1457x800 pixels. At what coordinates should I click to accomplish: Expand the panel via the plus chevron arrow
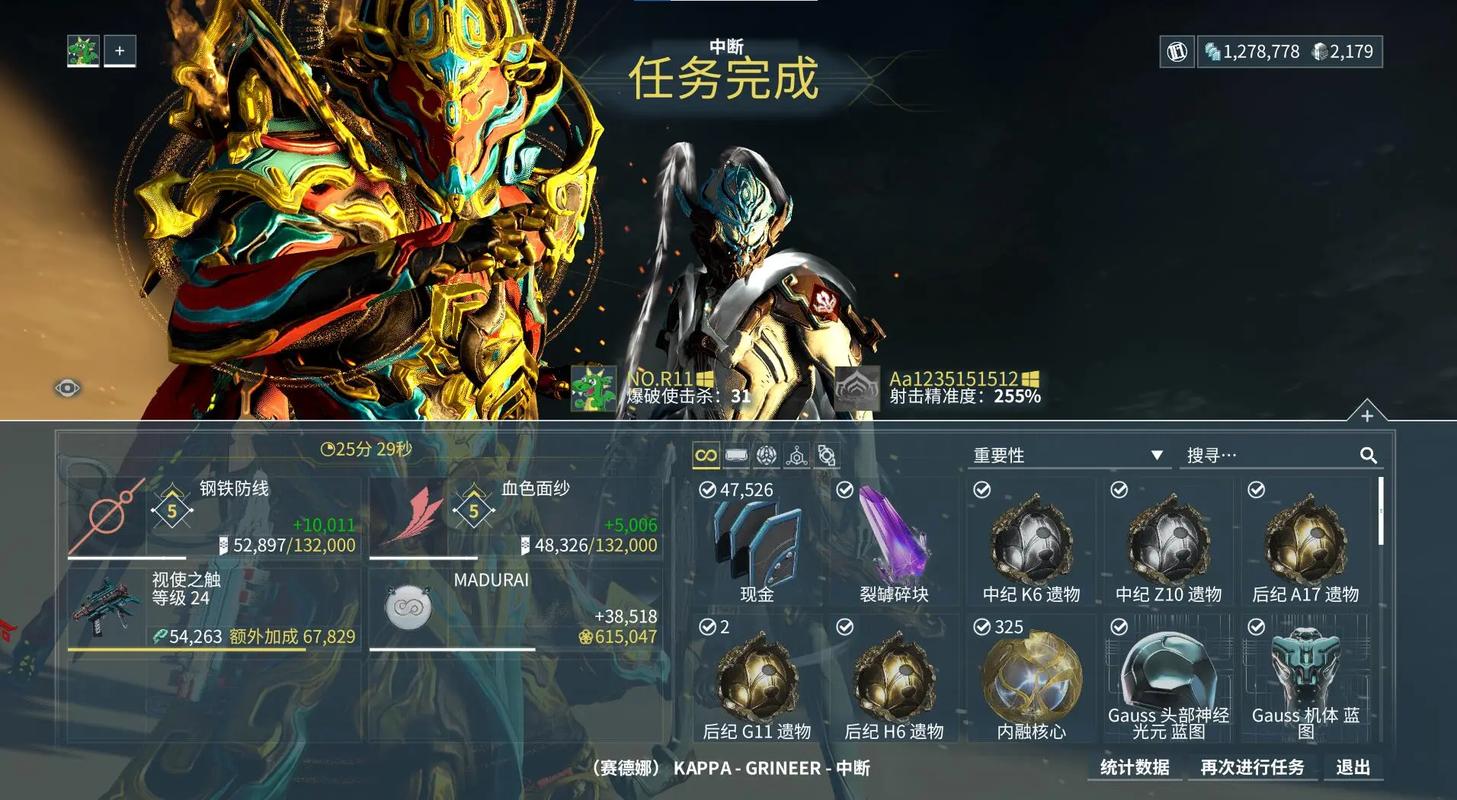pyautogui.click(x=1366, y=414)
